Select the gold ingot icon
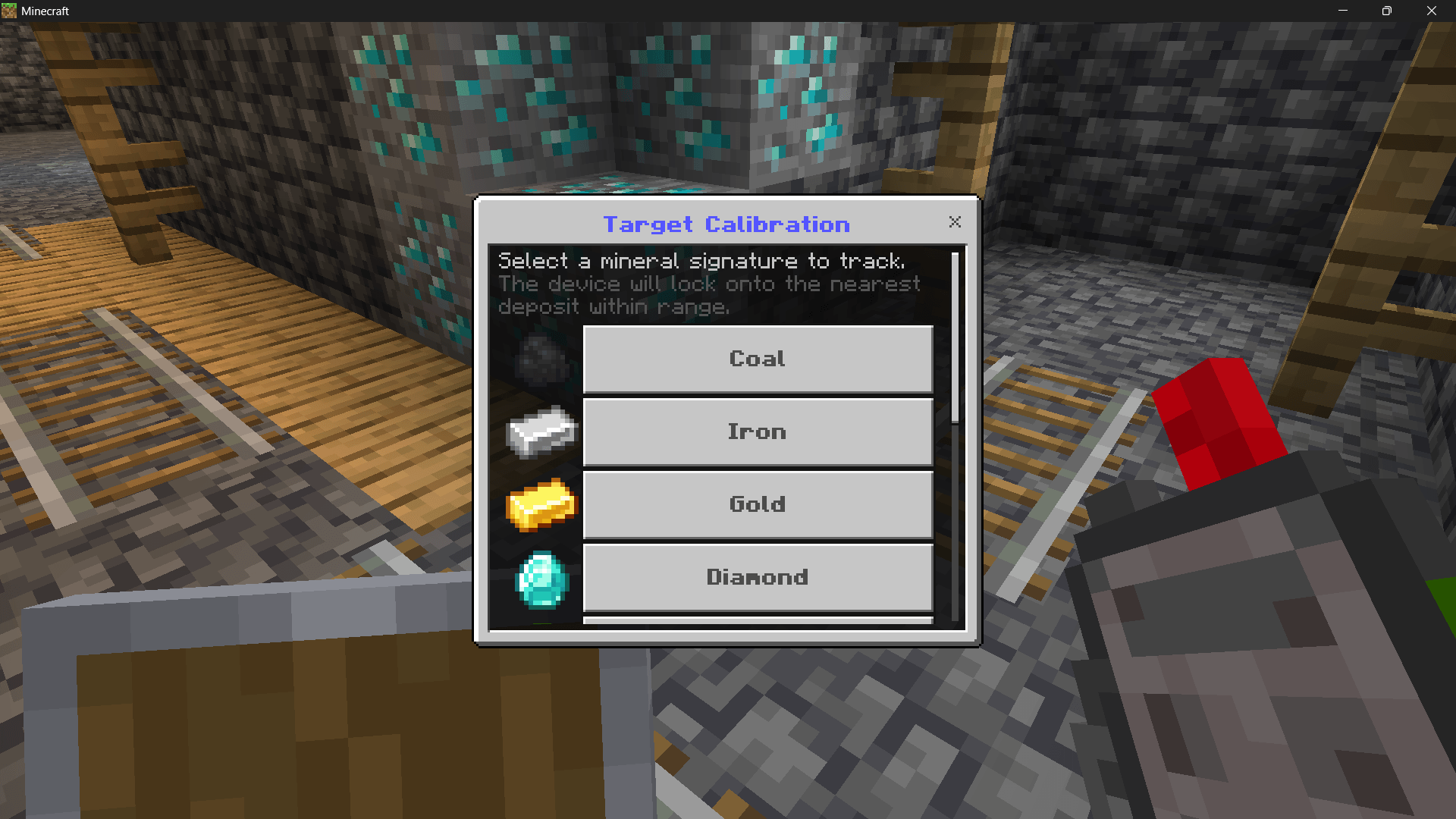Image resolution: width=1456 pixels, height=819 pixels. click(x=539, y=506)
